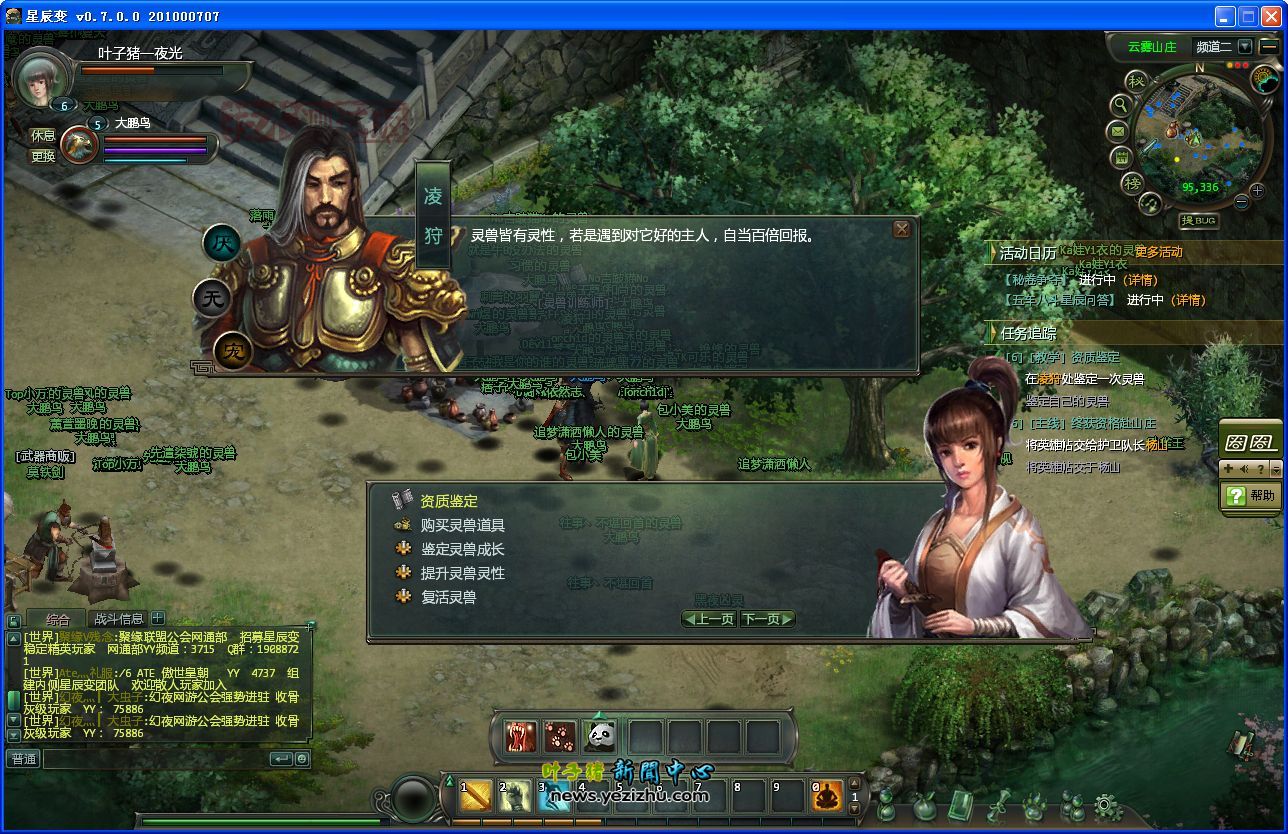Choose 提升灵兽灵性 from the dialogue list
Image resolution: width=1288 pixels, height=834 pixels.
[462, 573]
